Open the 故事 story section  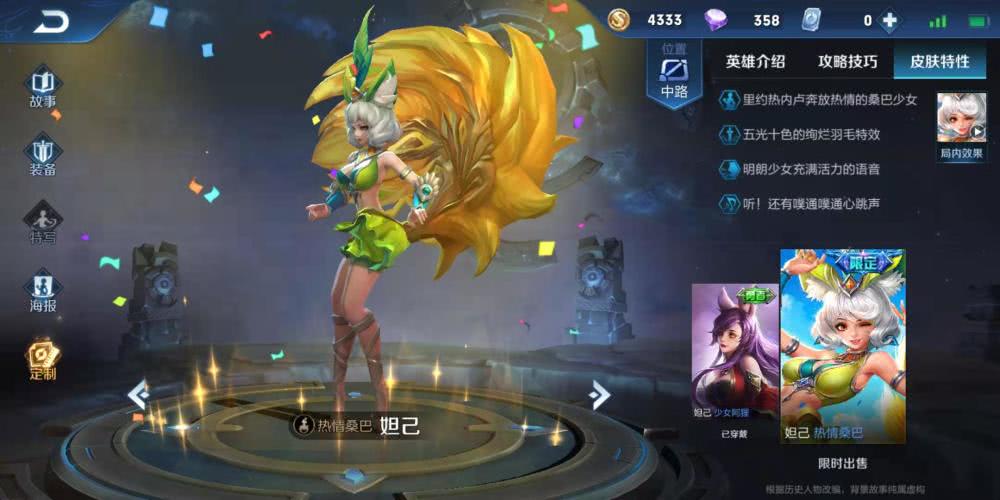click(x=42, y=86)
